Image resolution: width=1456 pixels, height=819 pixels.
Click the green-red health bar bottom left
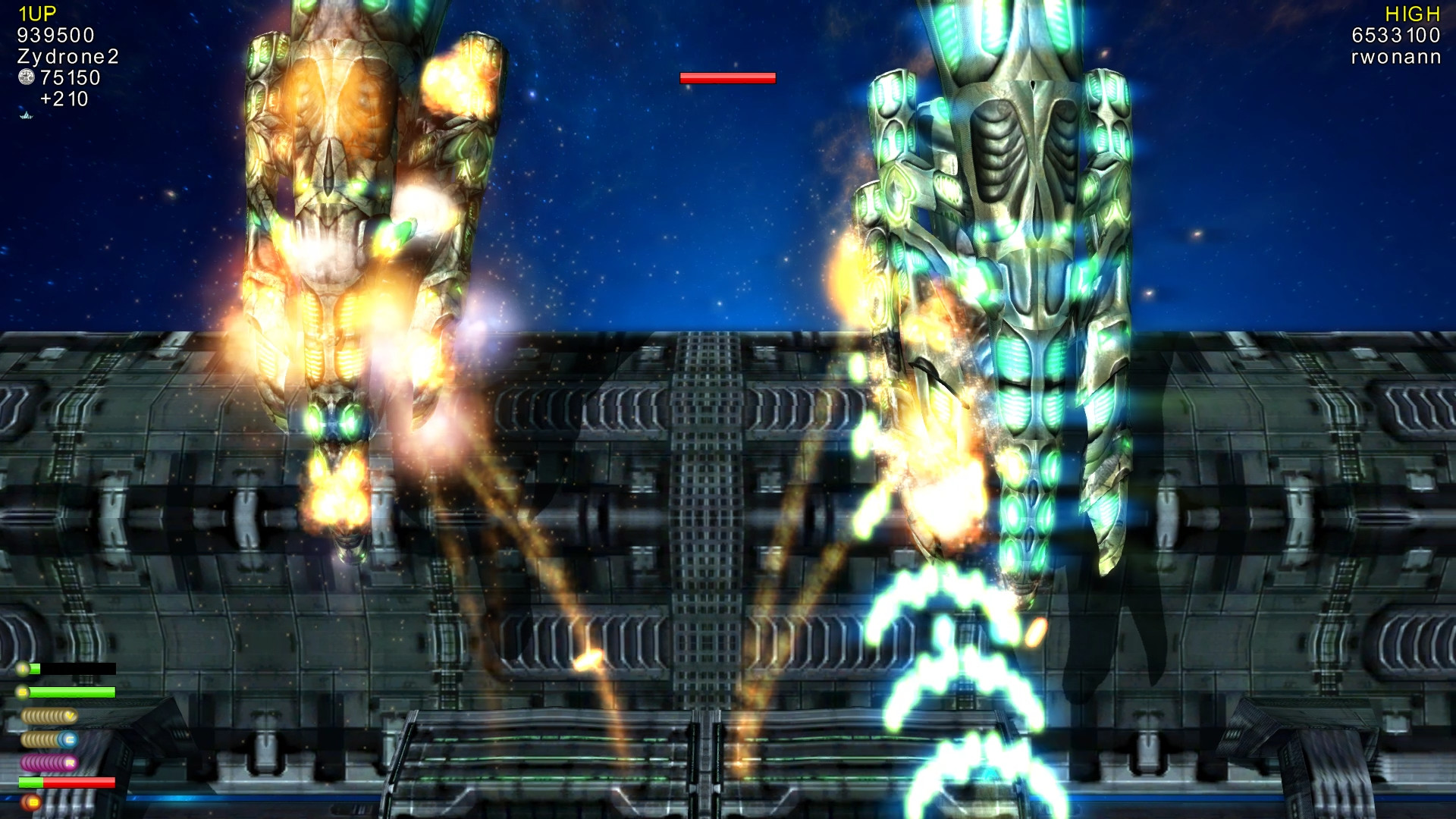67,782
